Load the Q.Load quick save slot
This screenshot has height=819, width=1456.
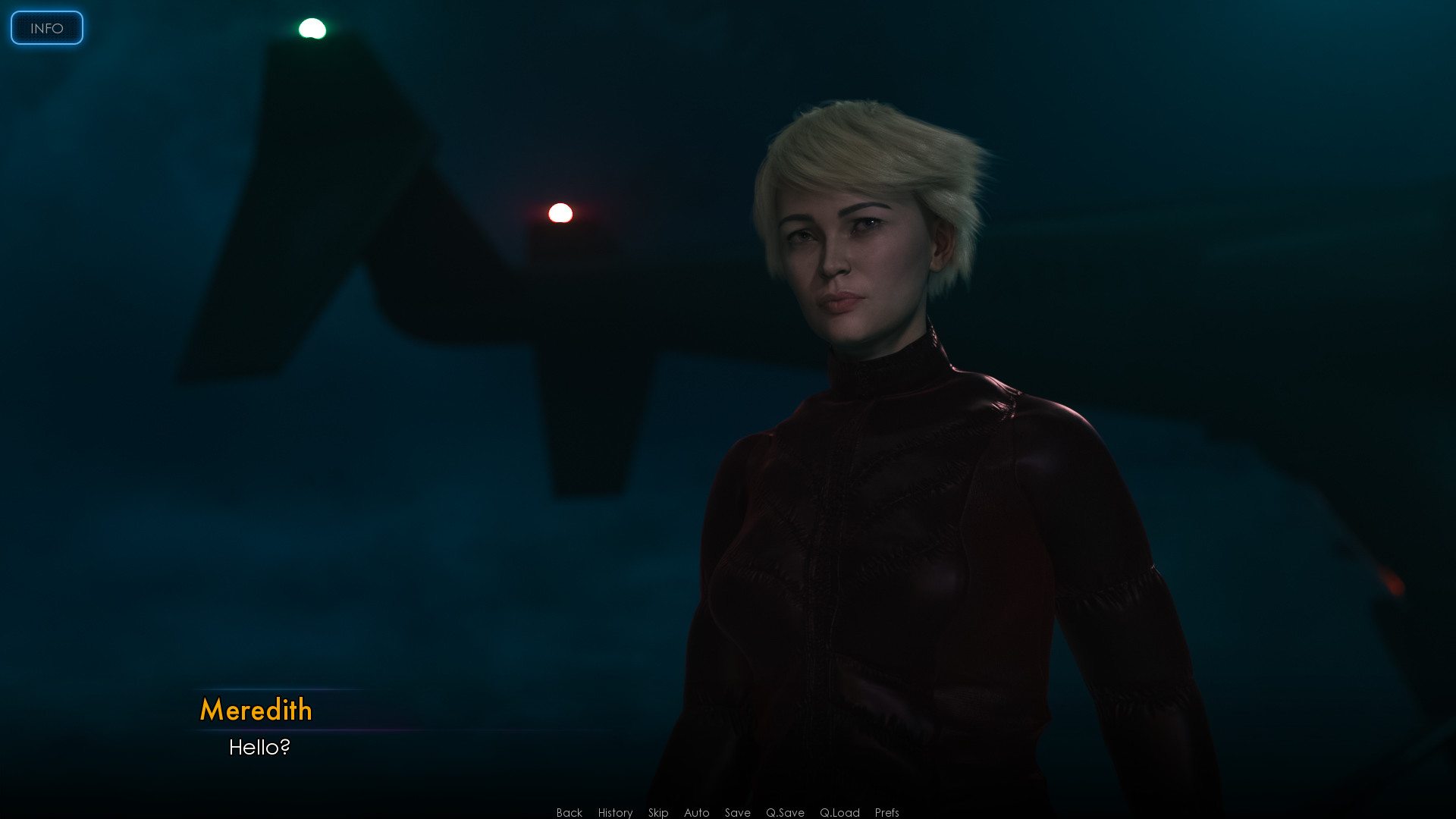pos(839,812)
